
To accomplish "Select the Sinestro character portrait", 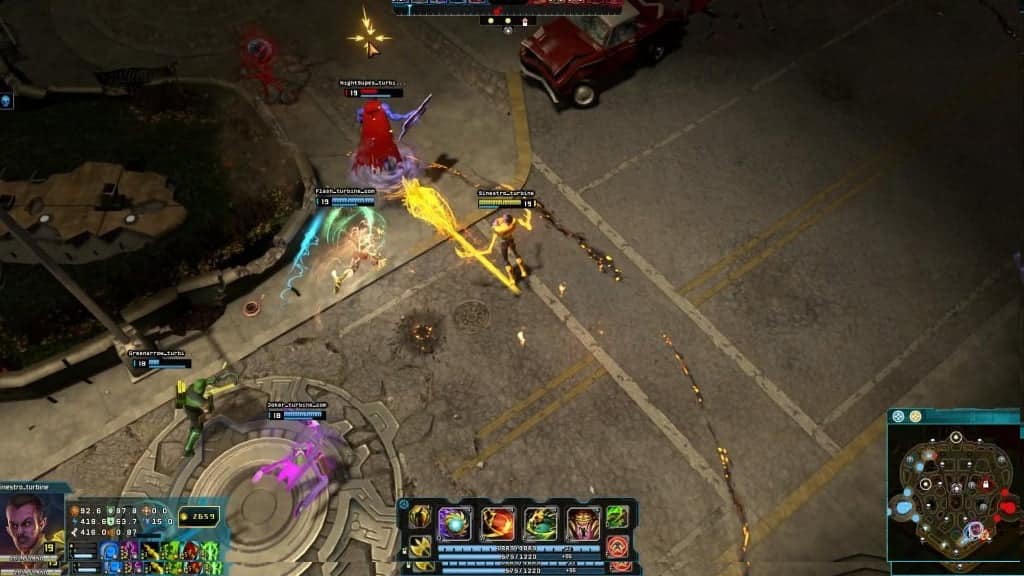I will click(x=30, y=523).
